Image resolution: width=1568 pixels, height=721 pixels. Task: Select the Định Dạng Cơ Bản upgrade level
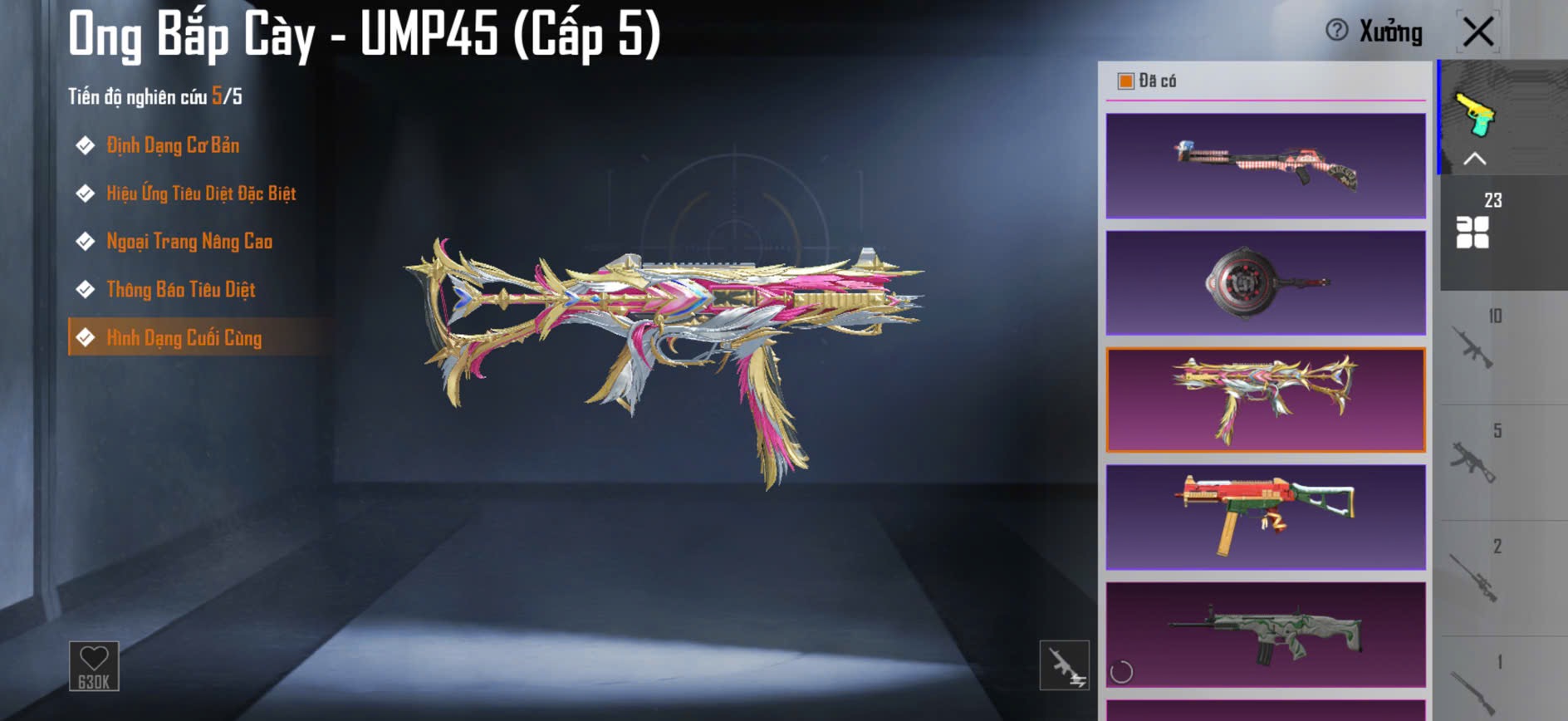click(x=173, y=145)
